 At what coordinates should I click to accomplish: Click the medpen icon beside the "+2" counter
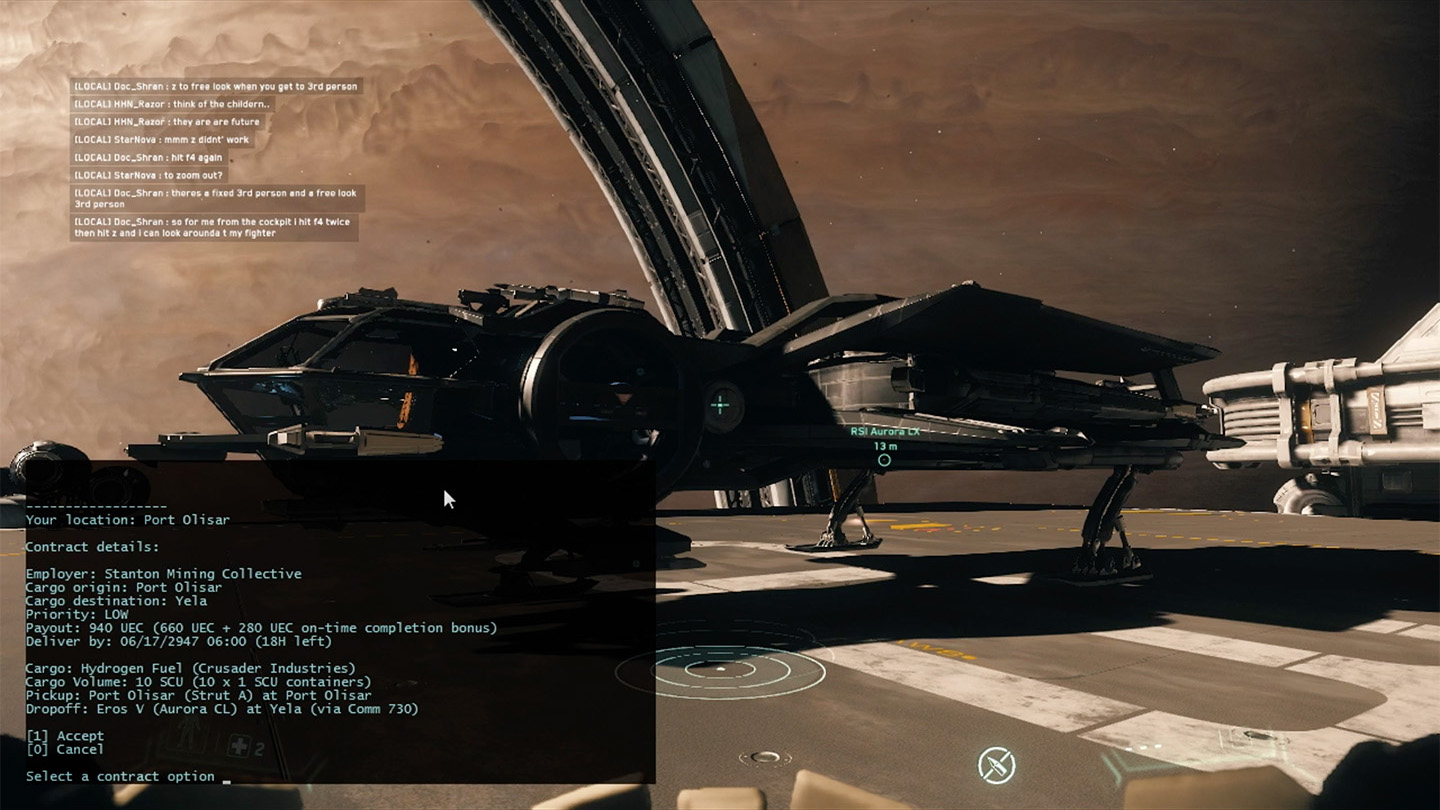237,745
